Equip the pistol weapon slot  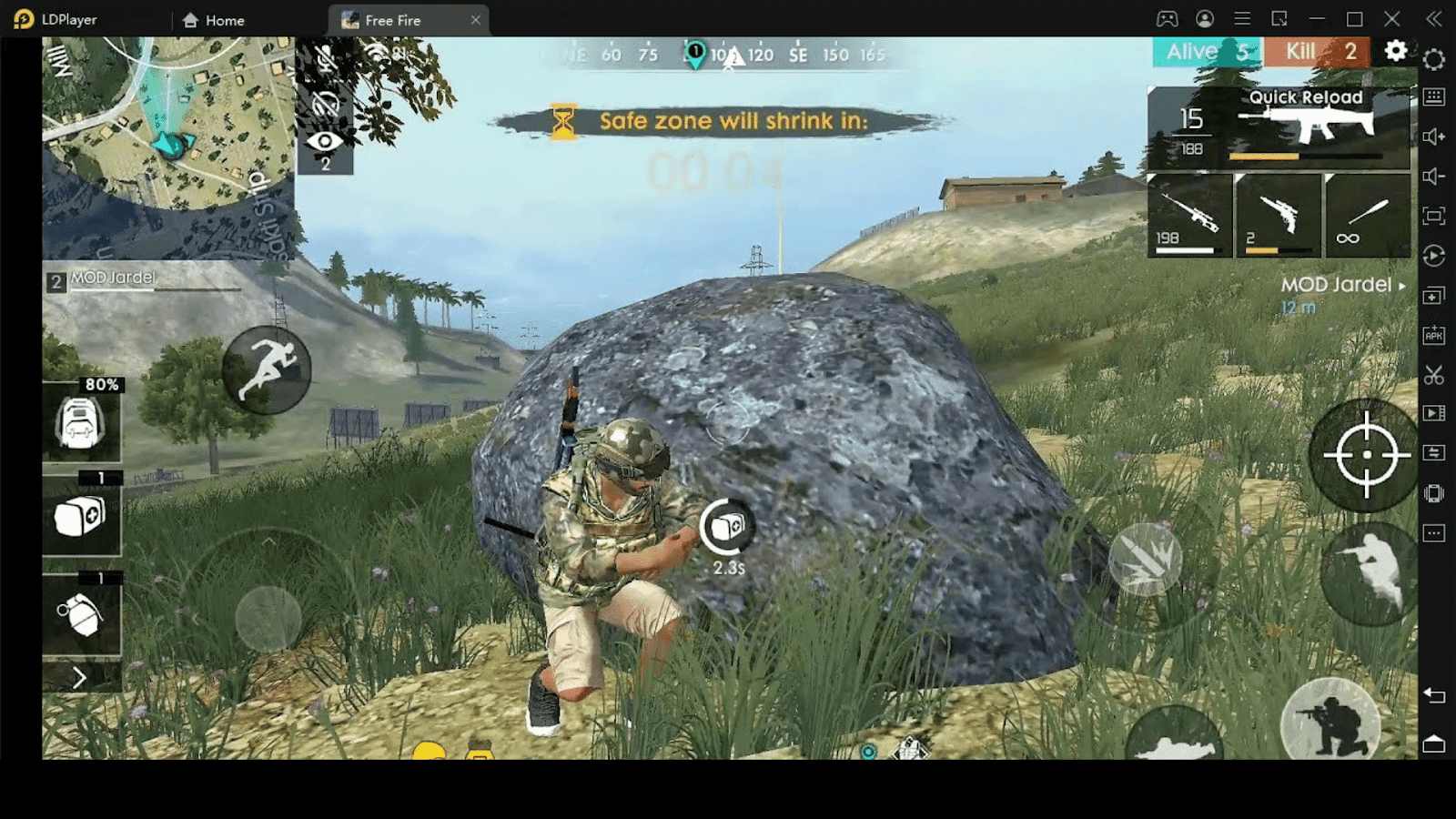[x=1278, y=216]
